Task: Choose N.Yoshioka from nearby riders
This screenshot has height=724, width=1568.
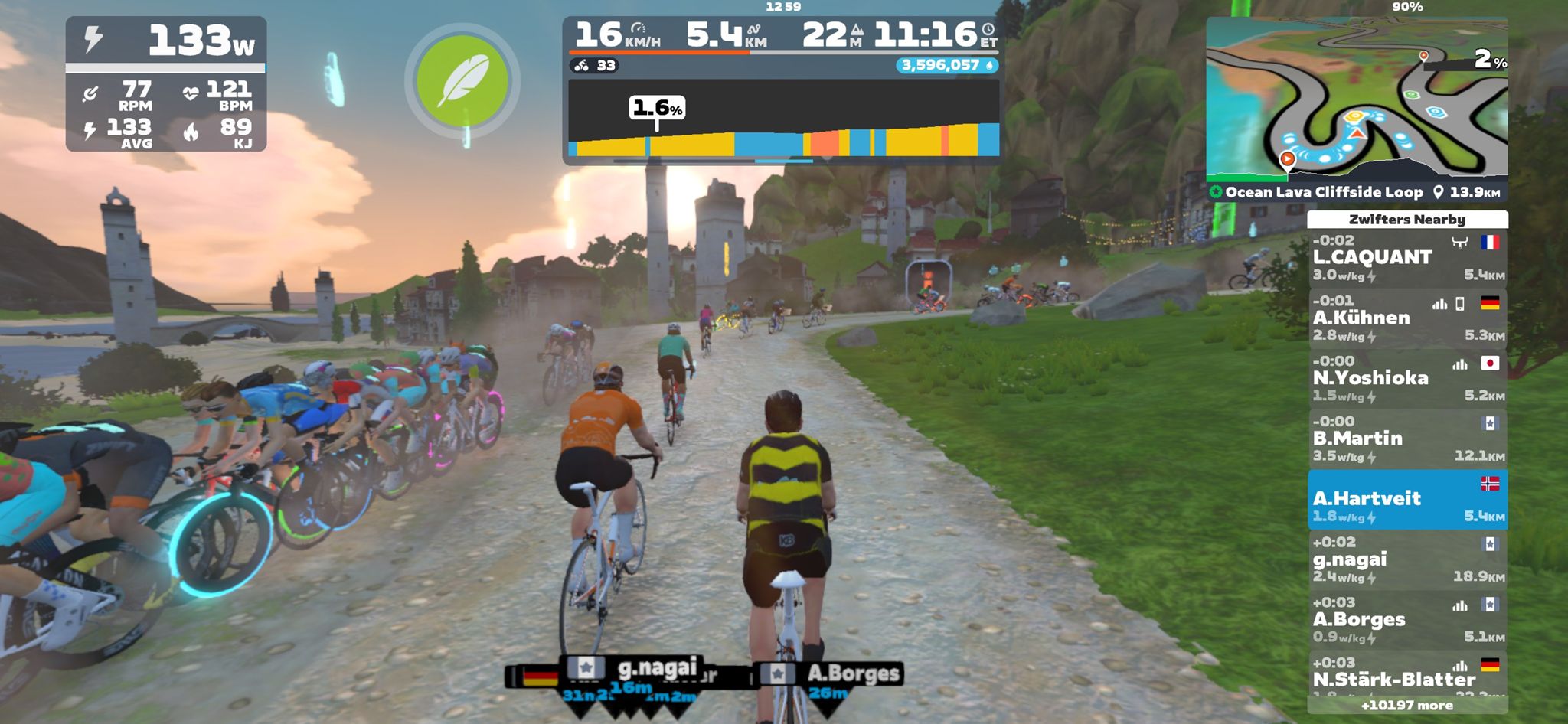Action: [x=1407, y=379]
